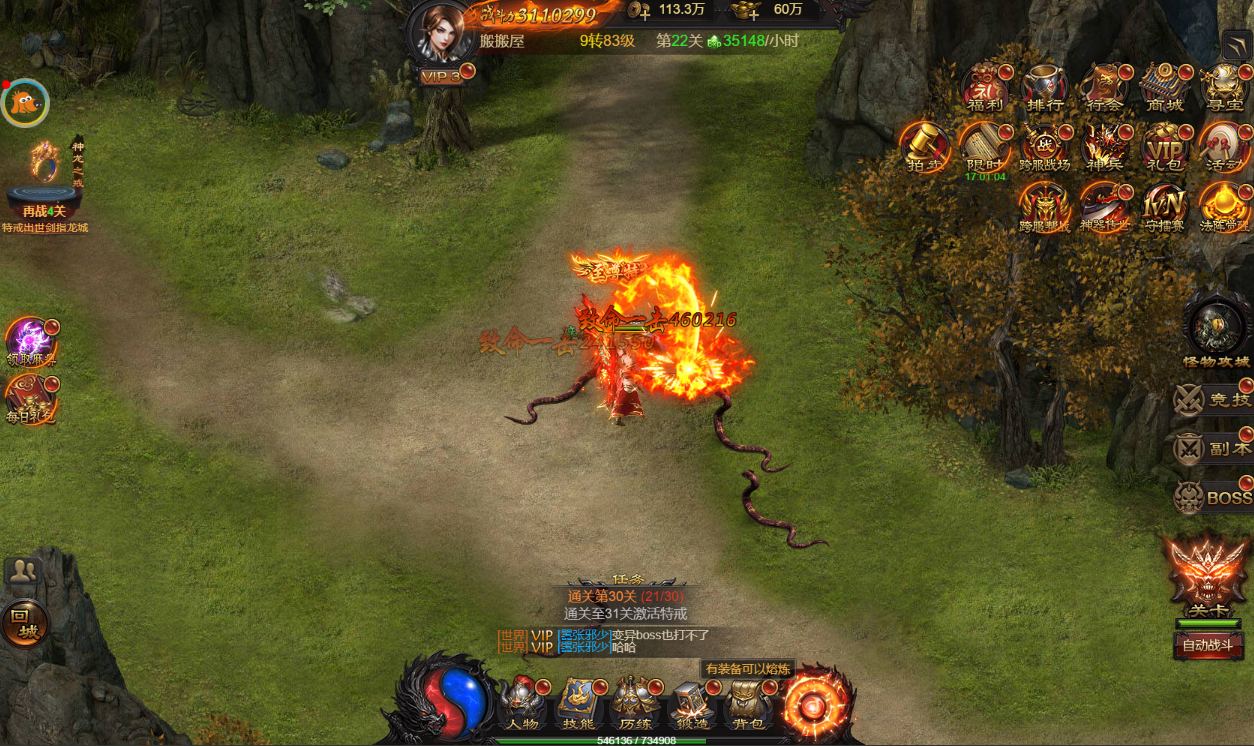
Task: Open the 限时 limited-time scroll event
Action: click(985, 147)
